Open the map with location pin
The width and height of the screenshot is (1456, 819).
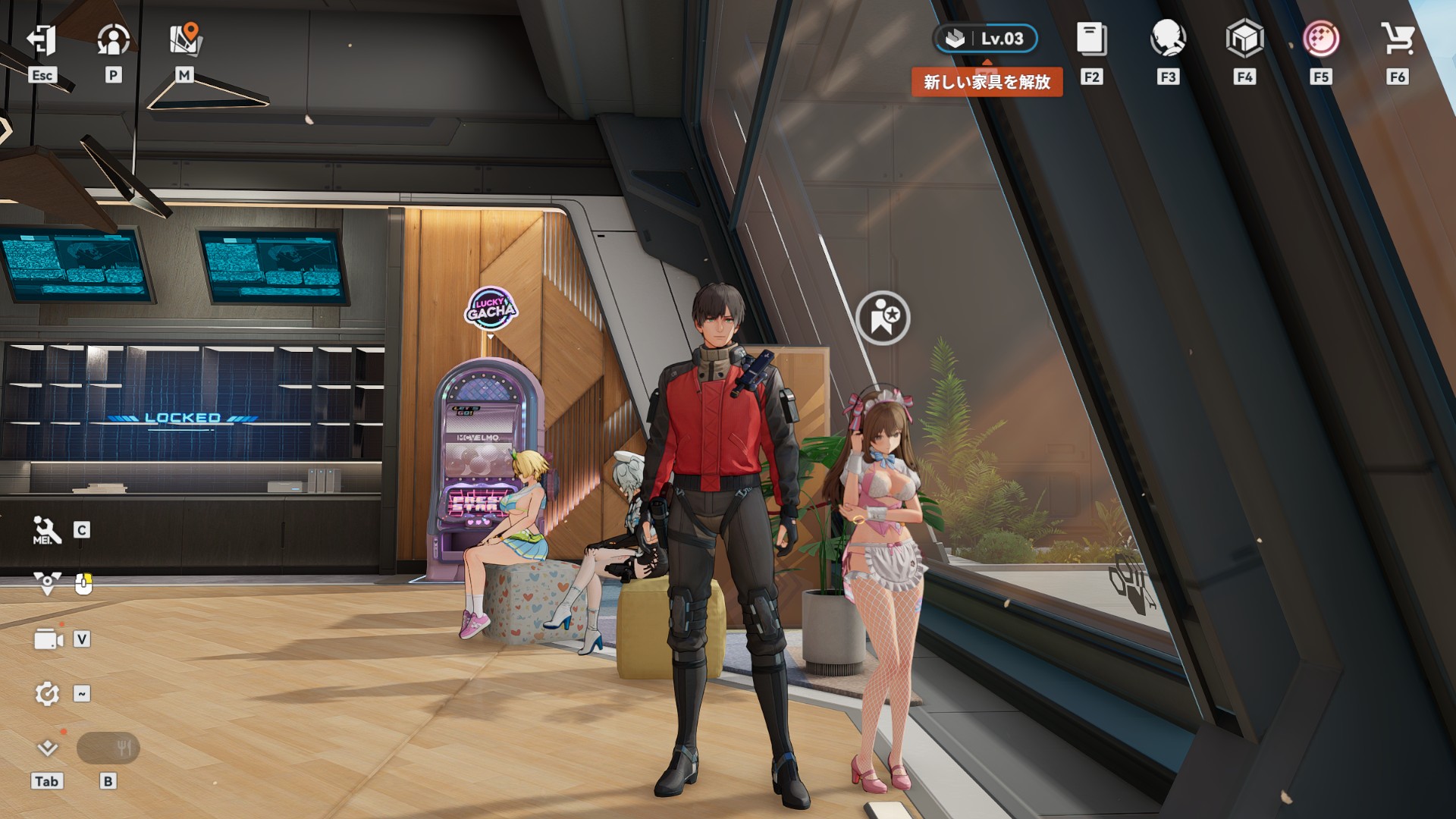(184, 40)
